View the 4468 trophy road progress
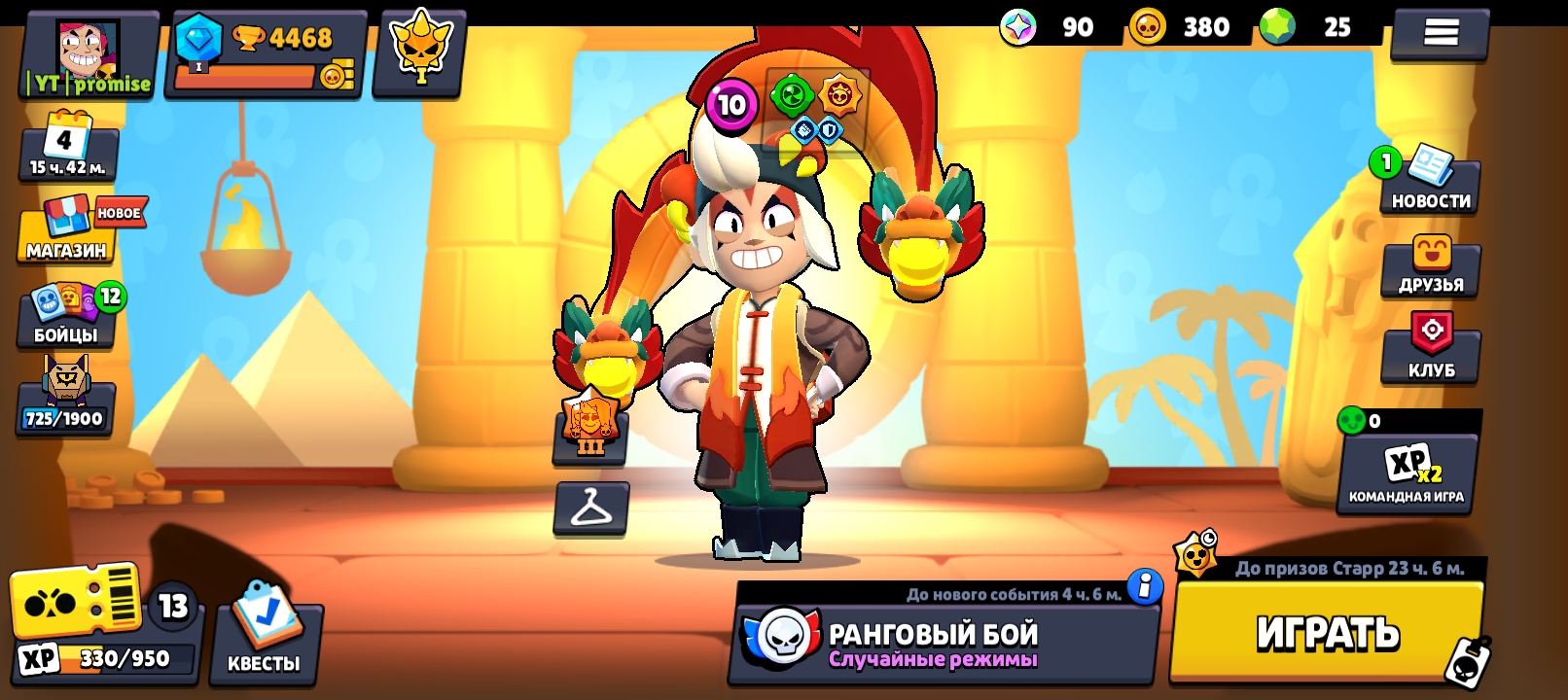The width and height of the screenshot is (1568, 700). pos(267,54)
